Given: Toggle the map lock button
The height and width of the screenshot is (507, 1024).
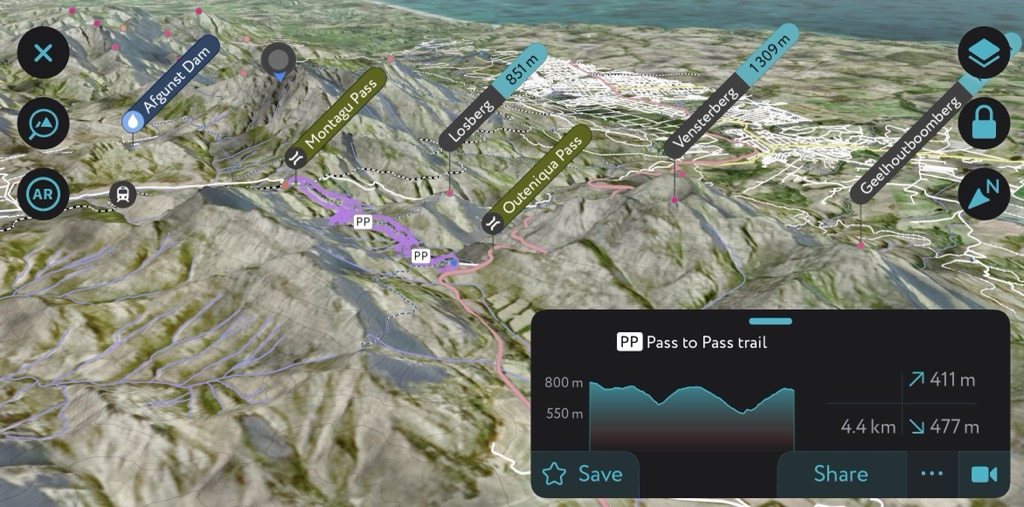Looking at the screenshot, I should click(984, 124).
